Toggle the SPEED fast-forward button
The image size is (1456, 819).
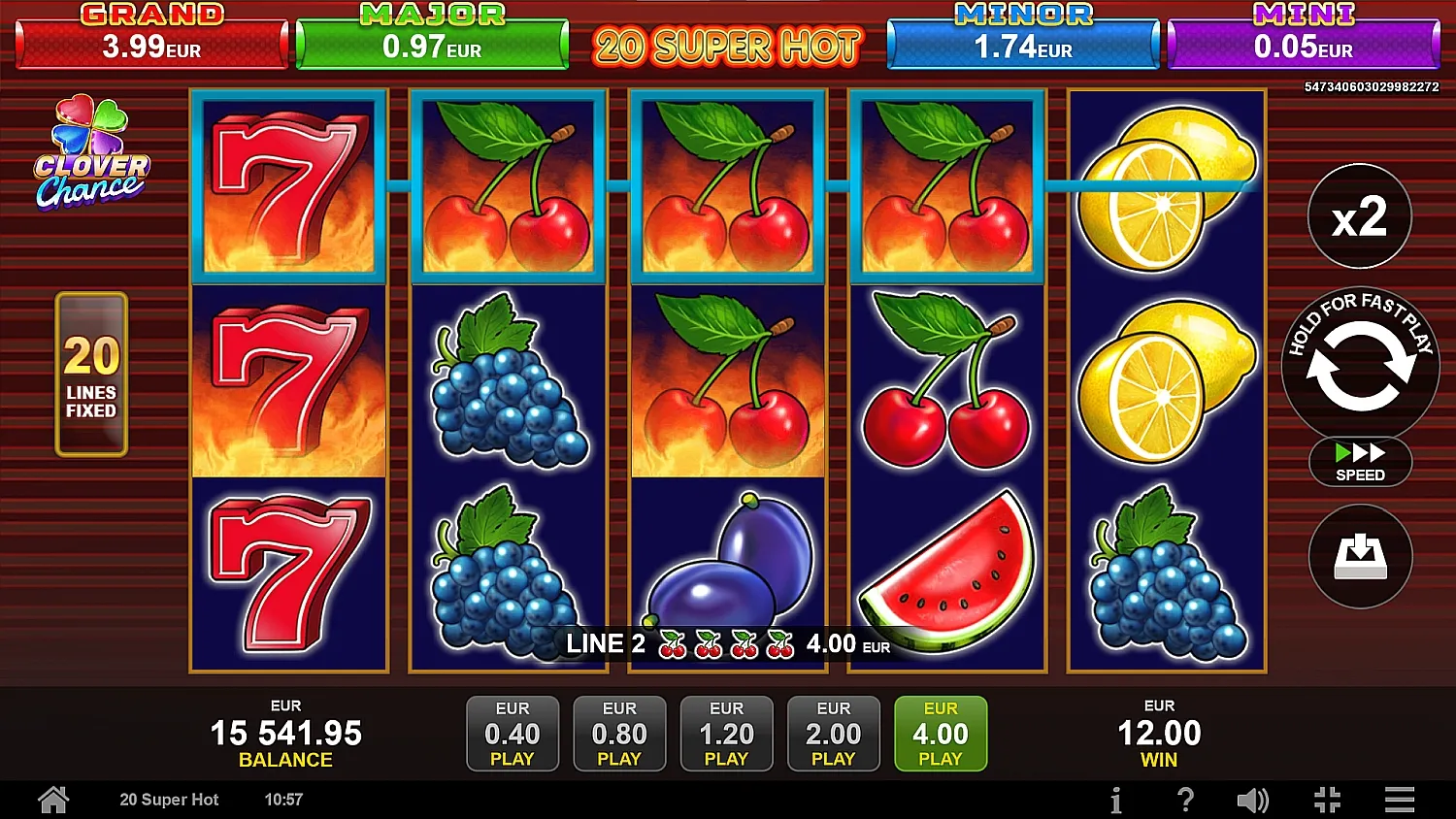1360,462
